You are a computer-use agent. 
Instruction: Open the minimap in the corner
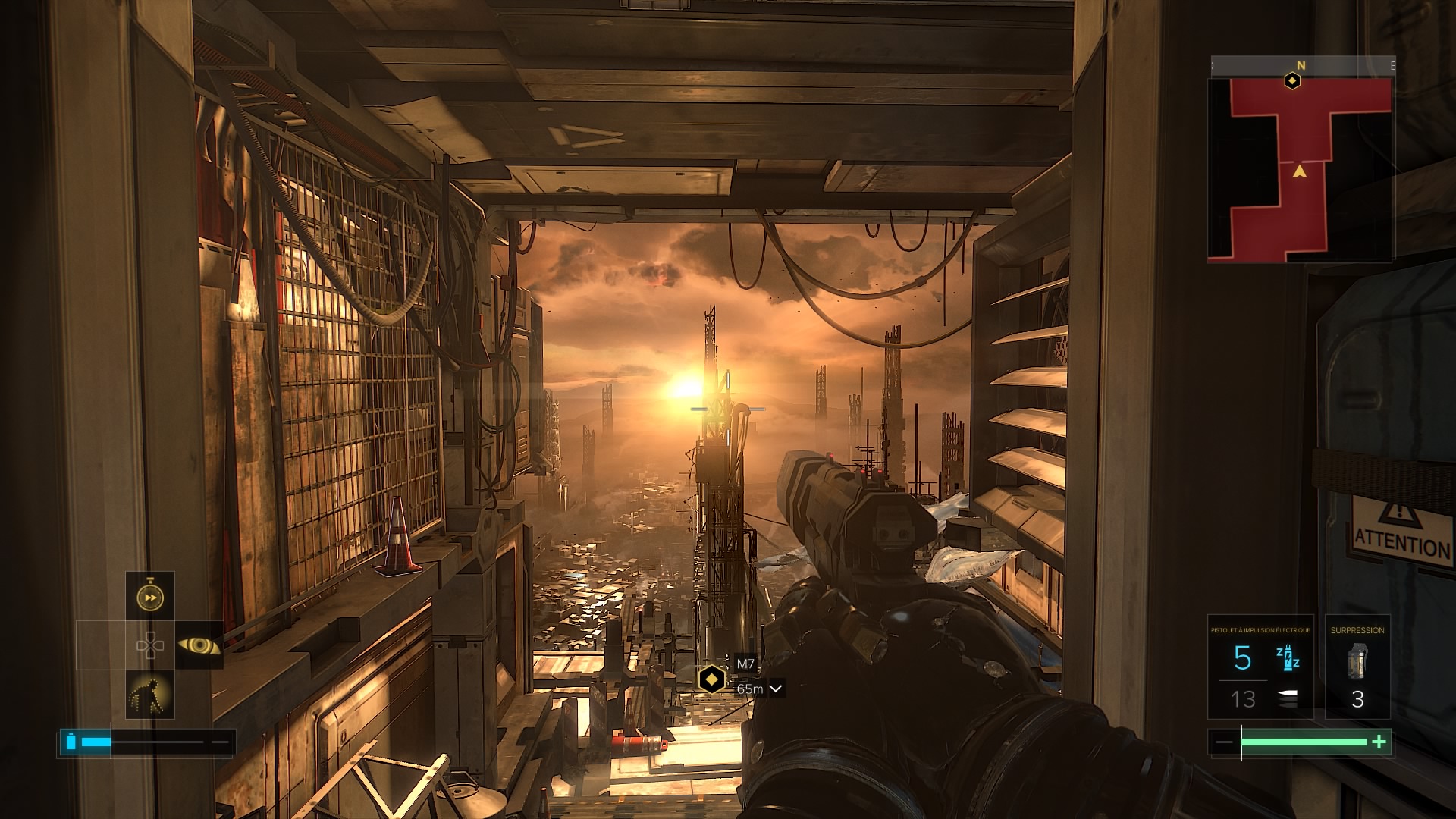tap(1300, 170)
